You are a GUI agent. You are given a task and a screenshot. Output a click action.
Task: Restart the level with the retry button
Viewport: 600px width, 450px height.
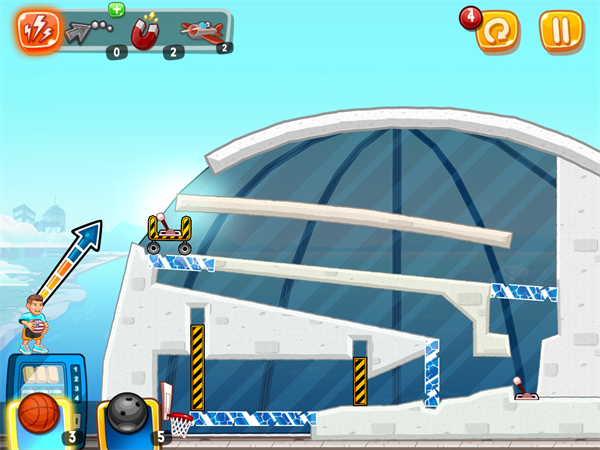coord(497,31)
